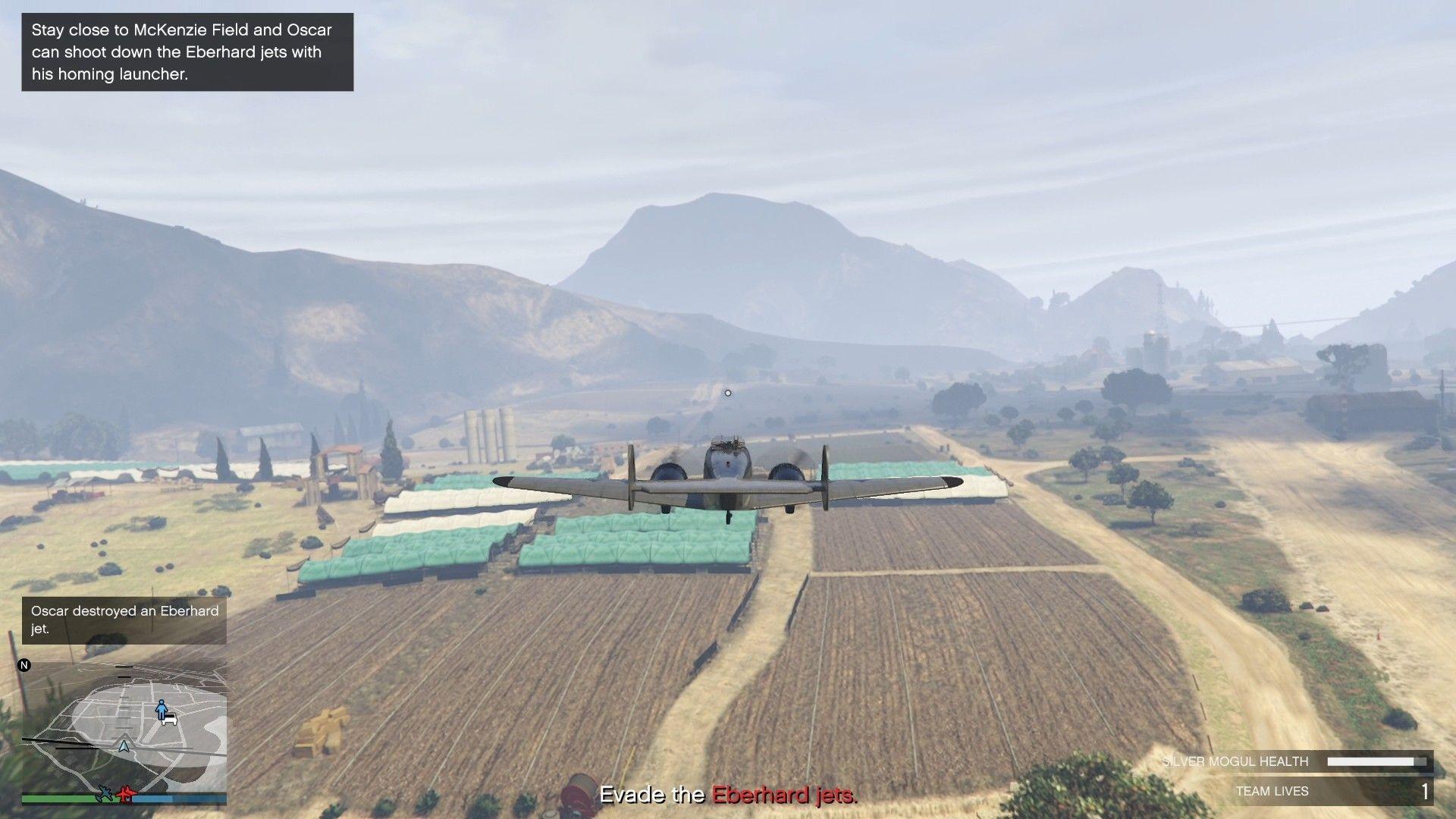Click the Silver Mogul health progress bar

click(x=1378, y=761)
